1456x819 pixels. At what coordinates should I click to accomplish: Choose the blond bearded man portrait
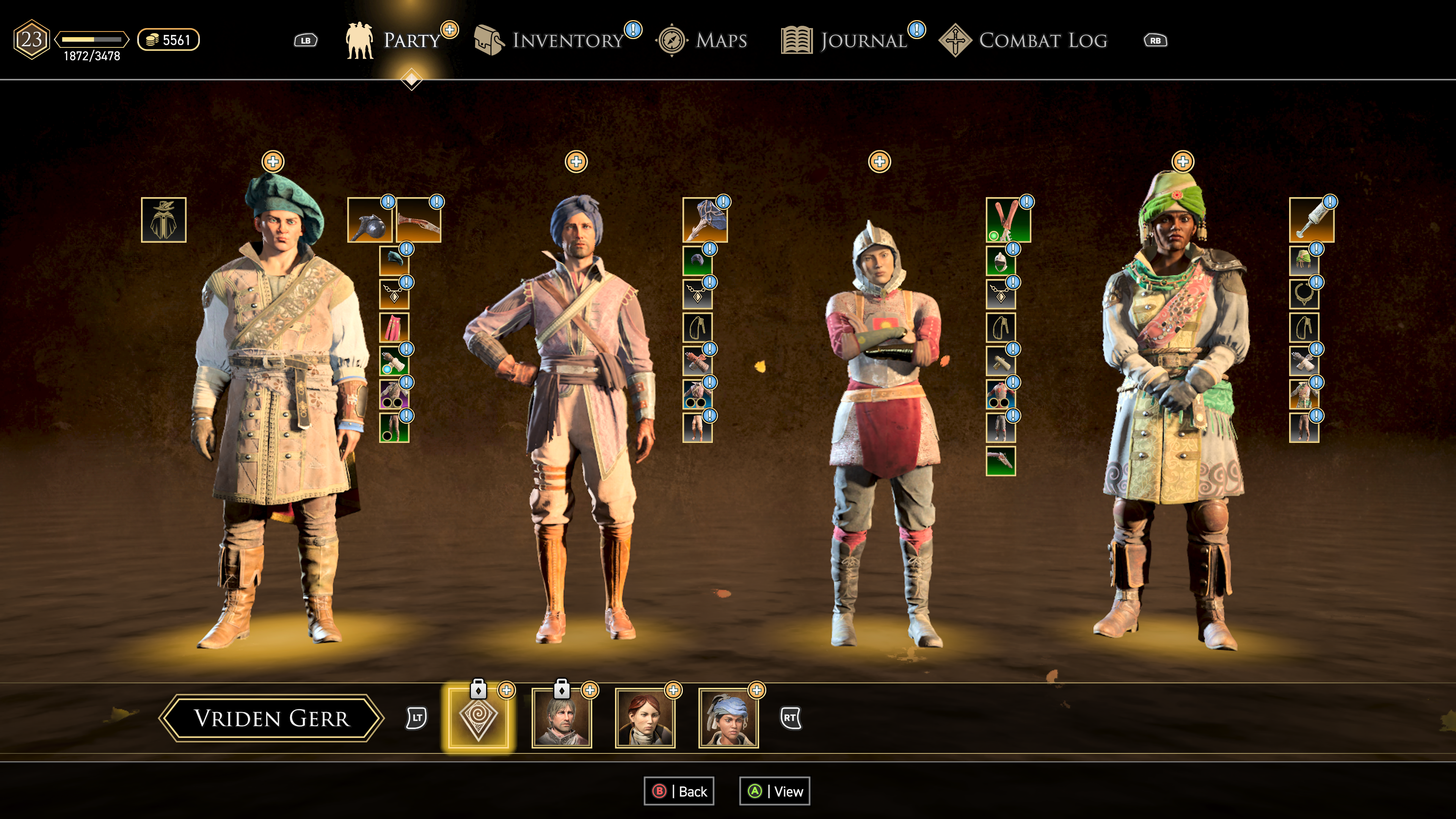562,719
